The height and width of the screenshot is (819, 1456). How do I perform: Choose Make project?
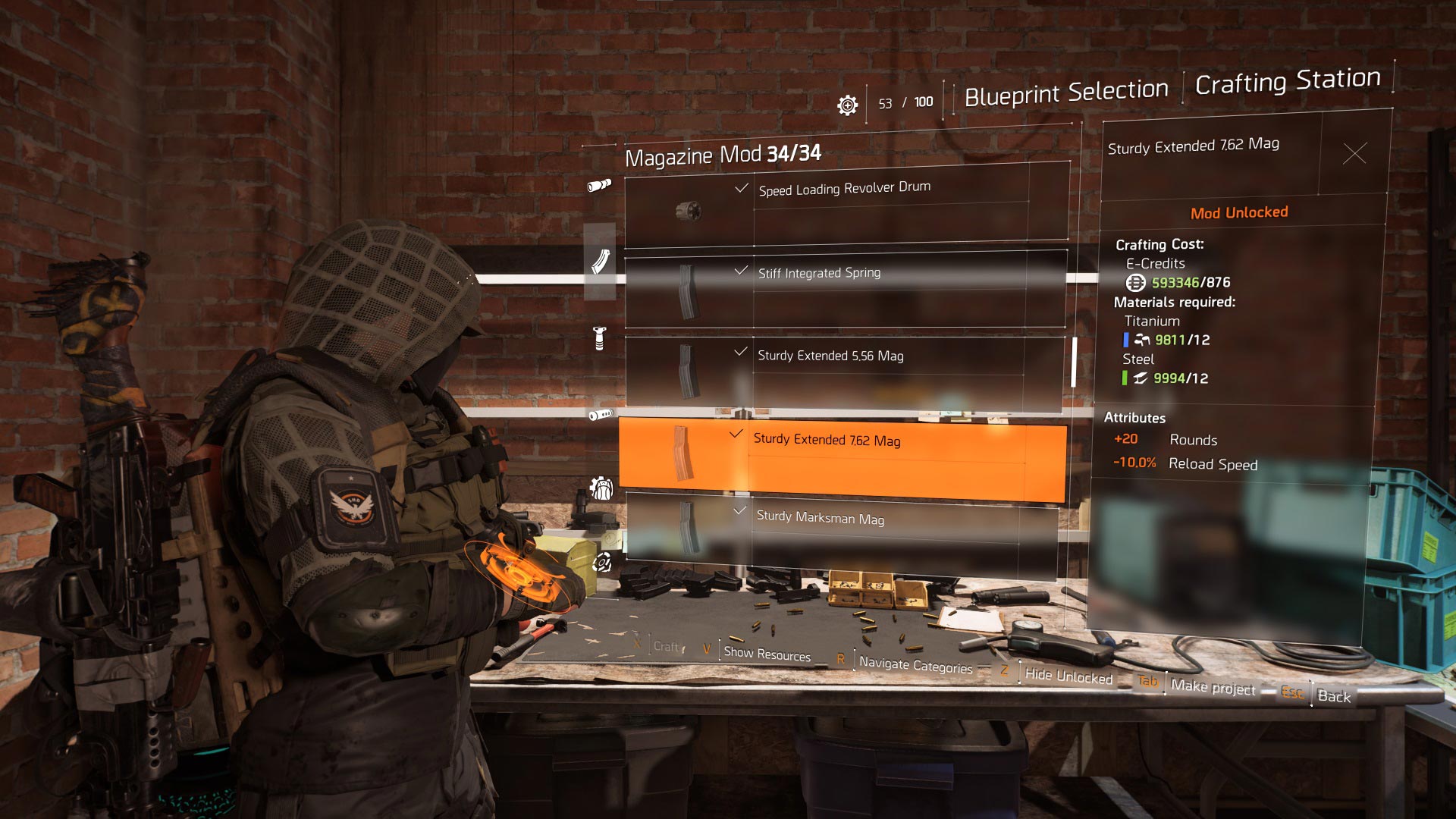tap(1212, 688)
